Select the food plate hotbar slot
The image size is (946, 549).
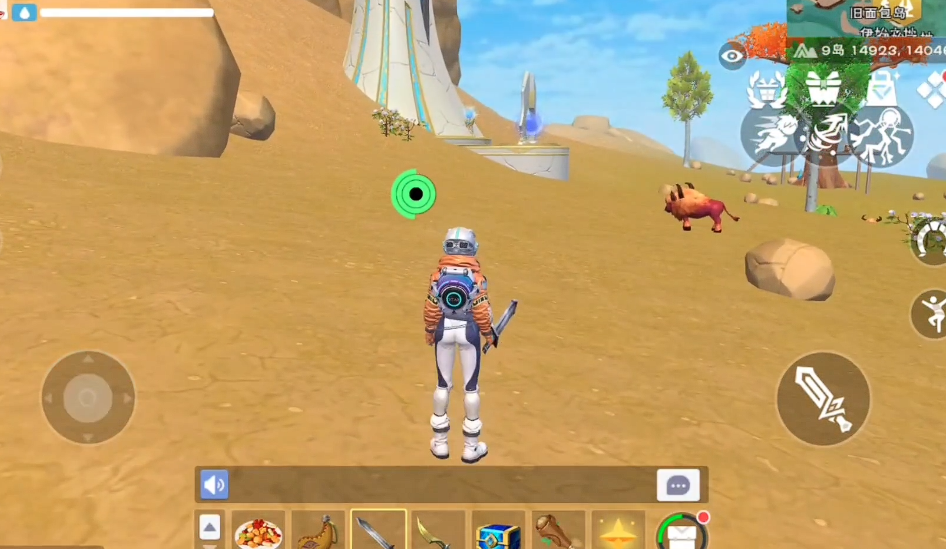(258, 531)
